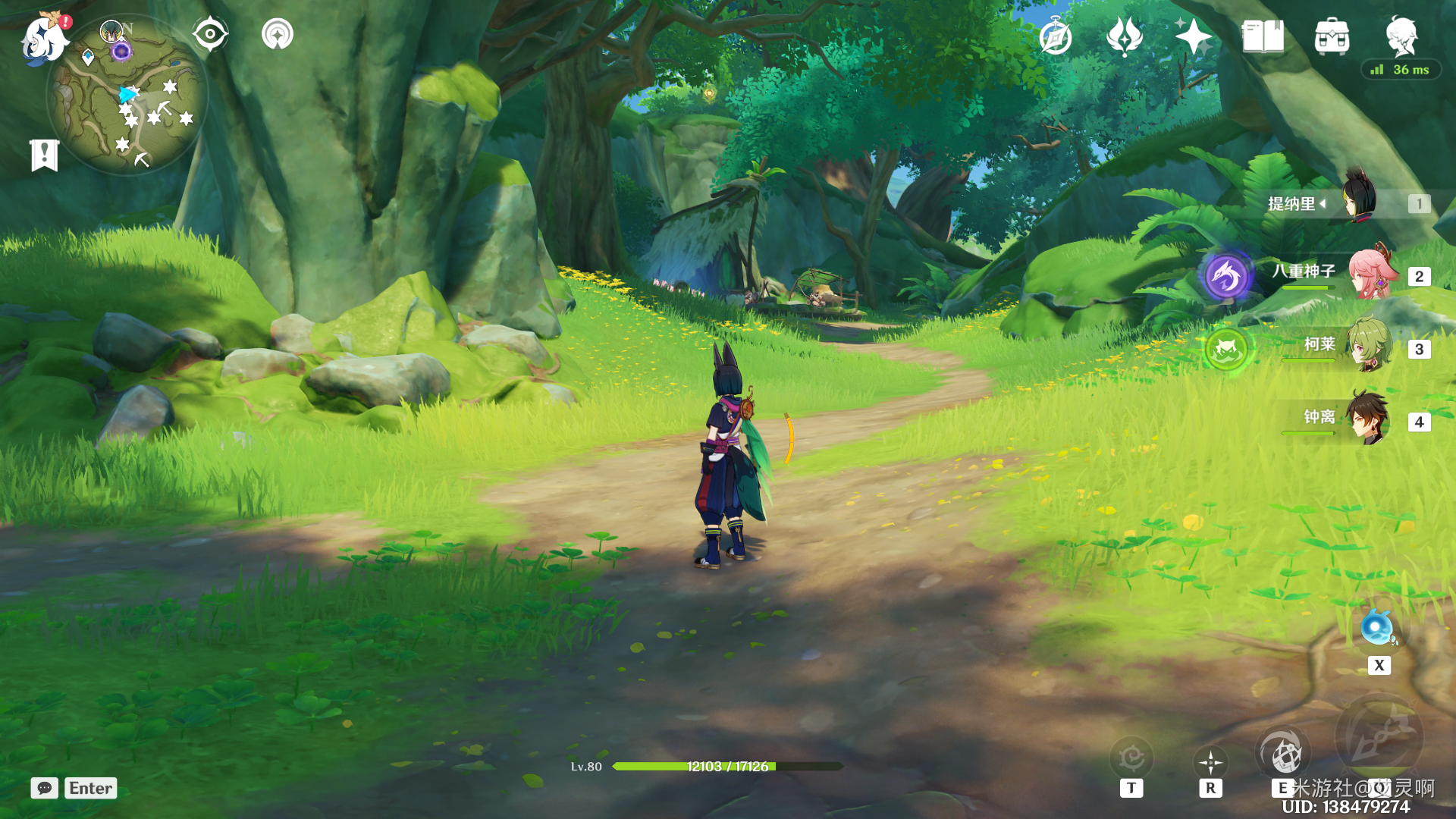This screenshot has height=819, width=1456.
Task: Open the Battle Pass icon
Action: click(1125, 36)
